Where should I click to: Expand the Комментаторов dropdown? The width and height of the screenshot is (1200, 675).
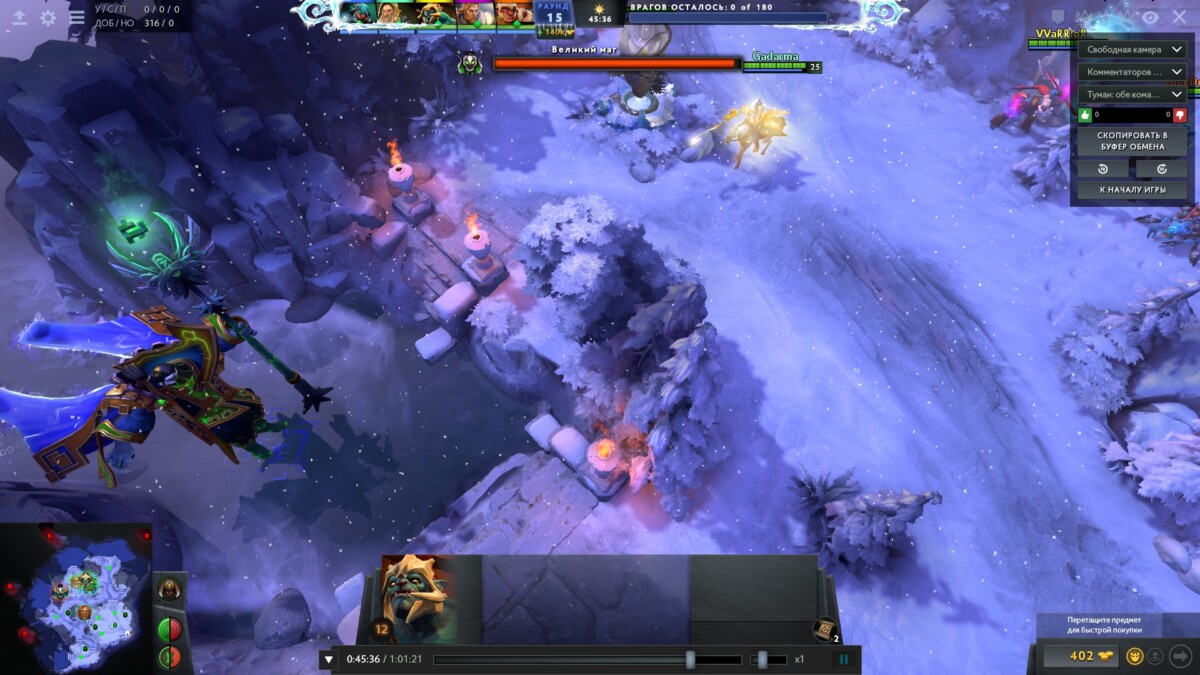(x=1132, y=72)
